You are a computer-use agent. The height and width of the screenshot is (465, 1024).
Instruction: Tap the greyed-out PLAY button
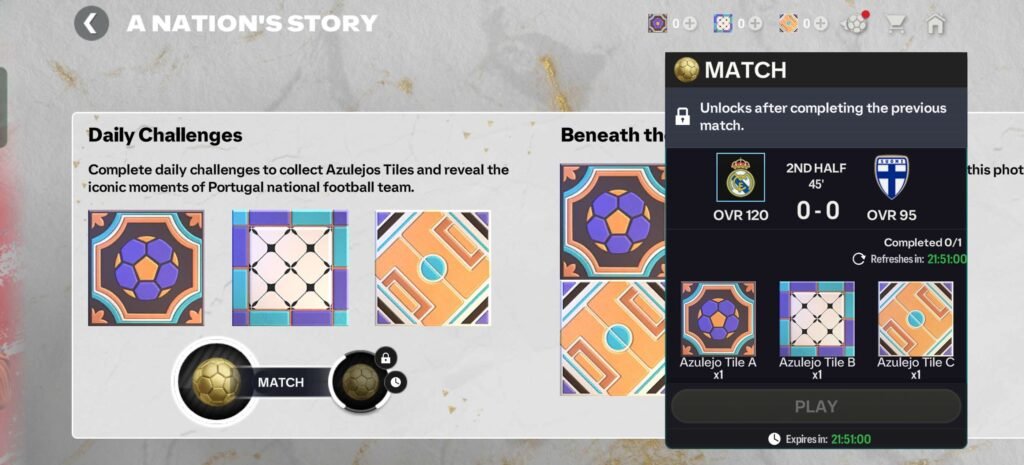(816, 407)
